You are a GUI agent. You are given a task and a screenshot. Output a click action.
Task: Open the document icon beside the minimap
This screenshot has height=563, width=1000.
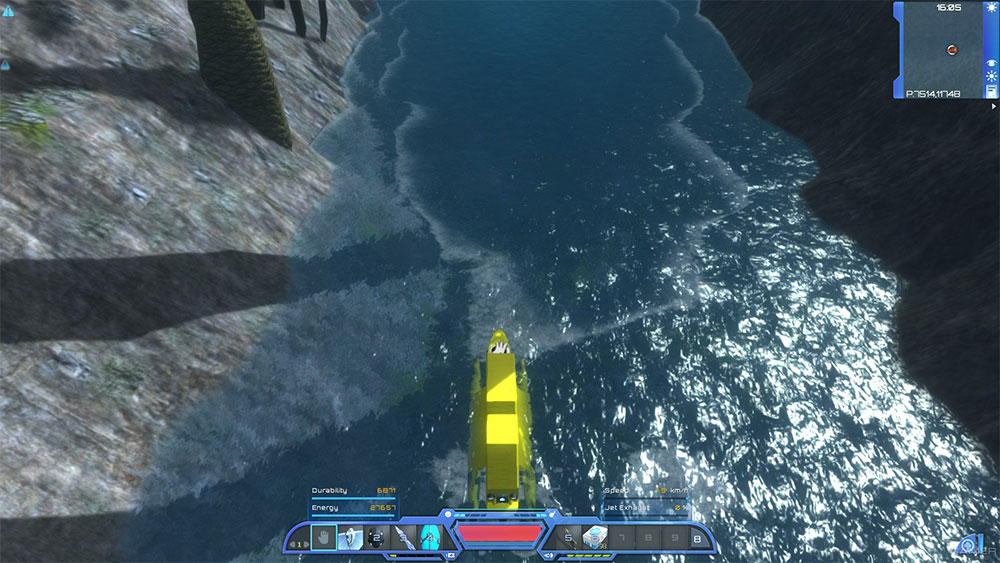(x=992, y=91)
